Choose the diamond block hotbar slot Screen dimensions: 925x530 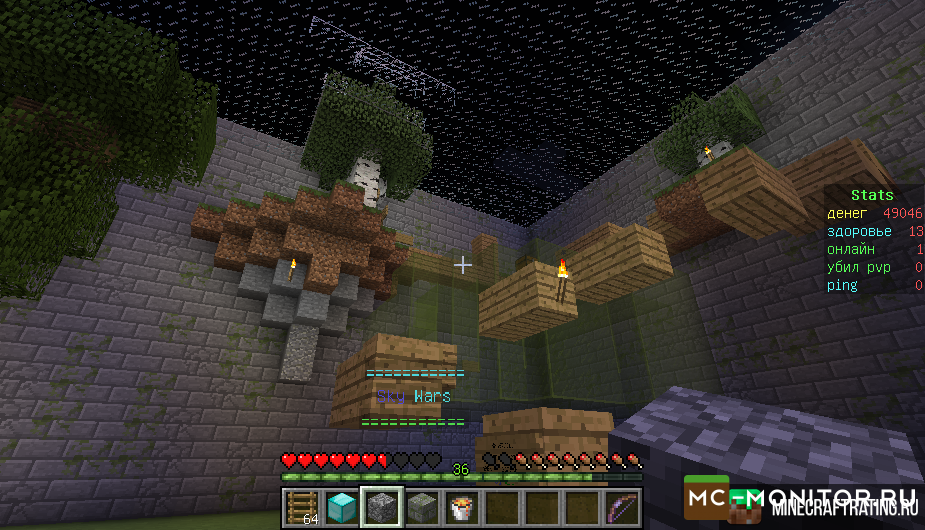coord(342,507)
